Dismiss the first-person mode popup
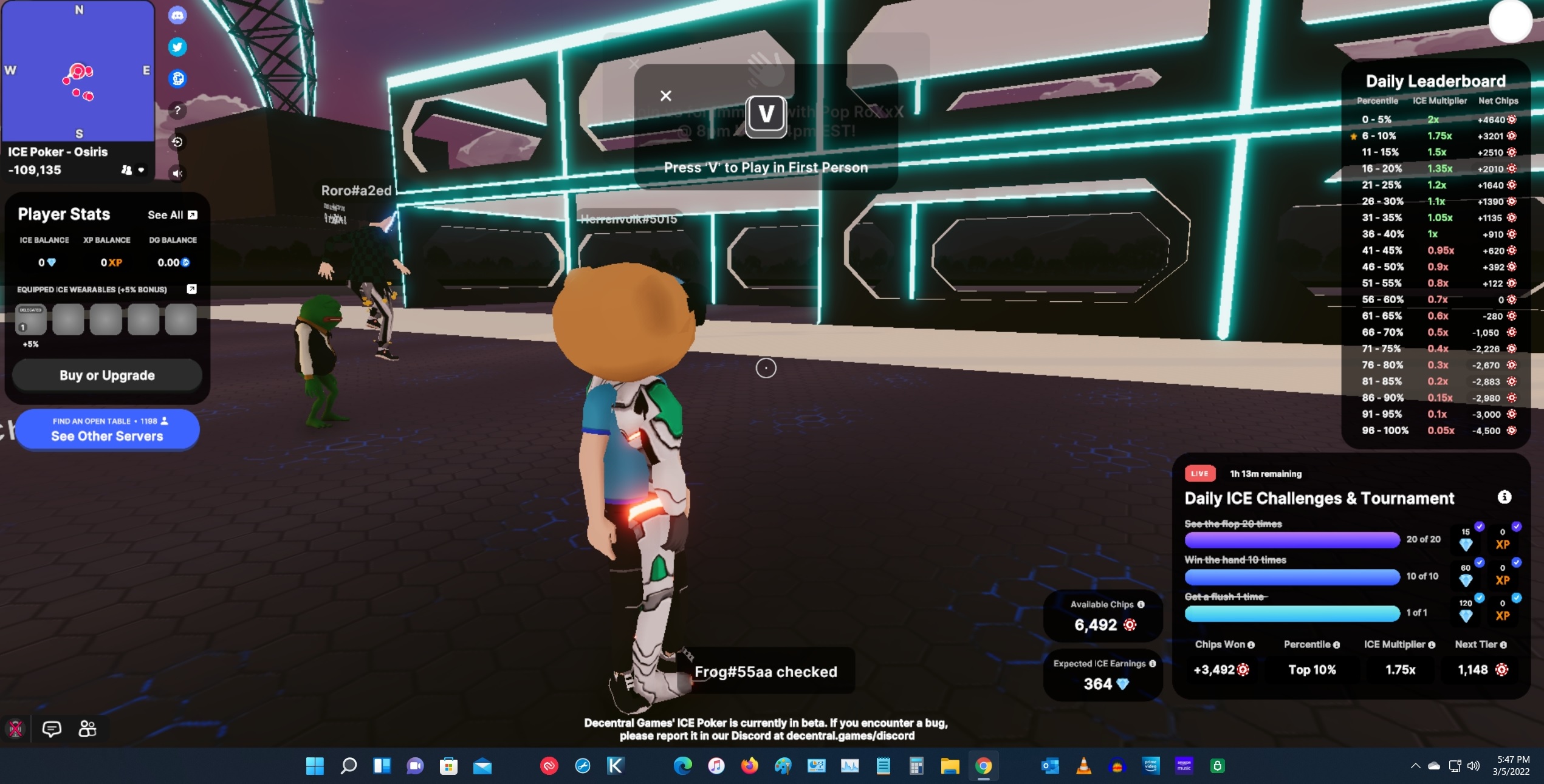Viewport: 1544px width, 784px height. coord(665,95)
